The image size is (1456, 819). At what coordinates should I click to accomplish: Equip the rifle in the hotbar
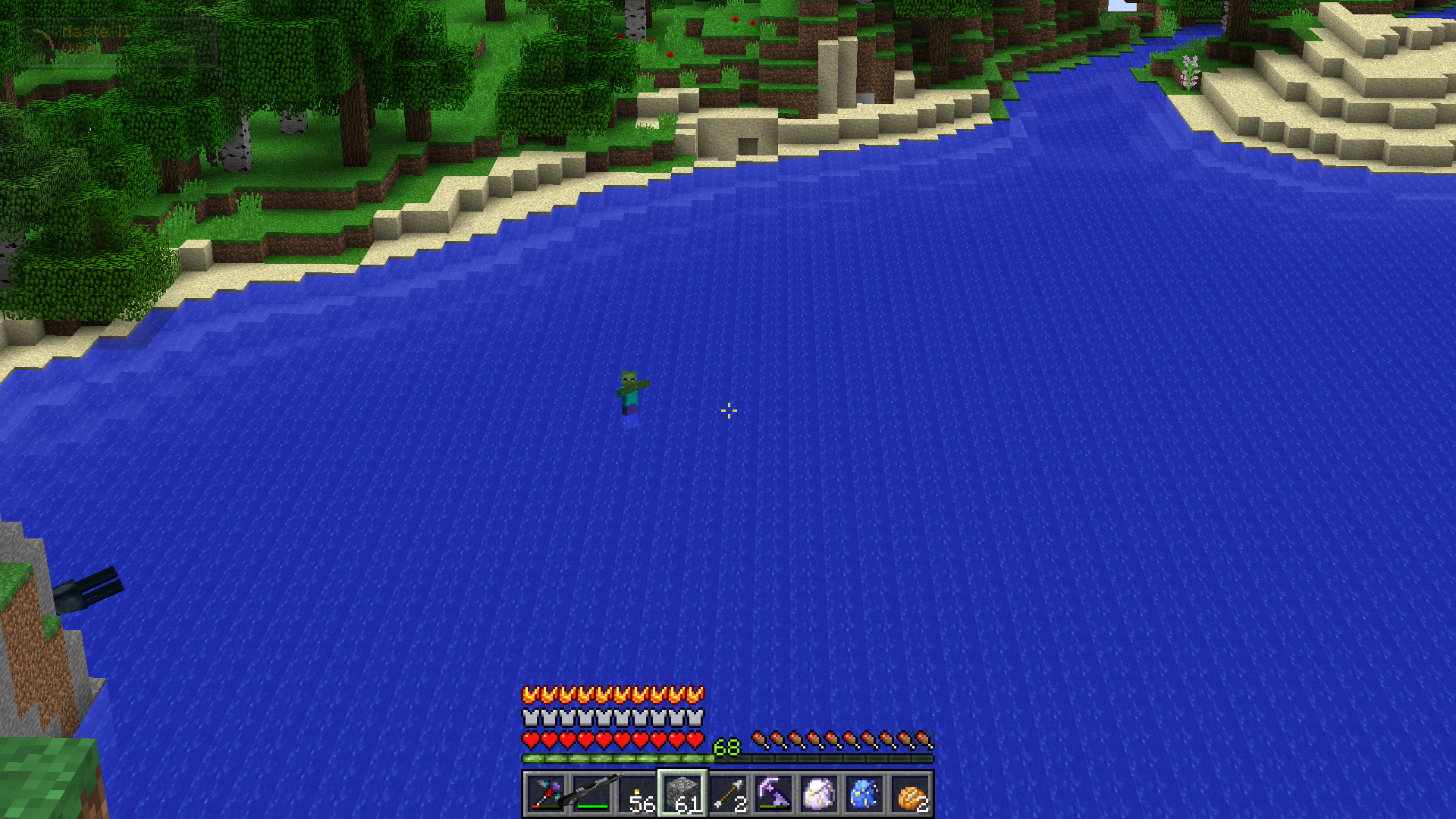click(x=591, y=794)
